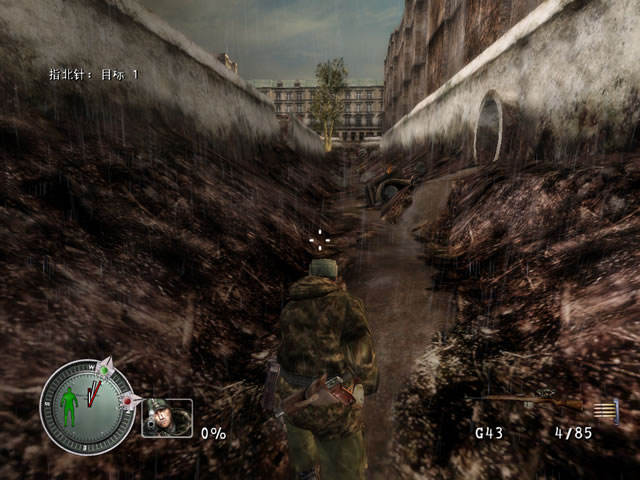This screenshot has width=640, height=480.
Task: Open the compass objective 1 tracker text
Action: tap(94, 74)
